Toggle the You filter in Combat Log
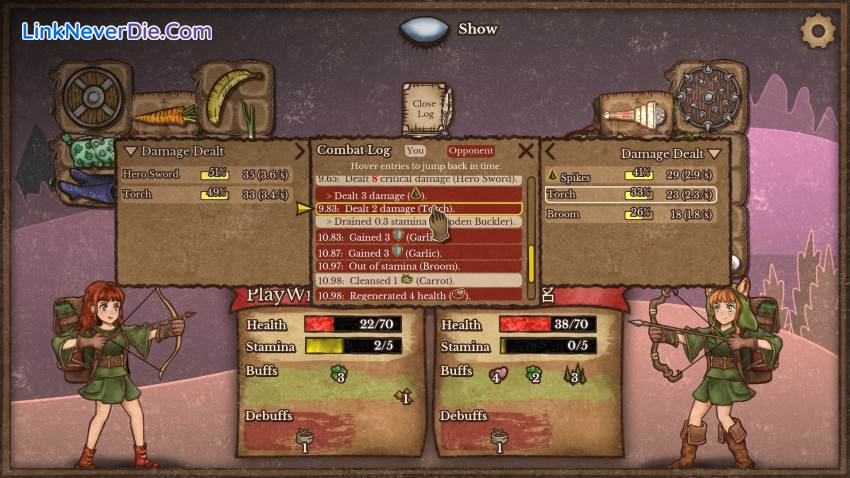 click(x=415, y=151)
